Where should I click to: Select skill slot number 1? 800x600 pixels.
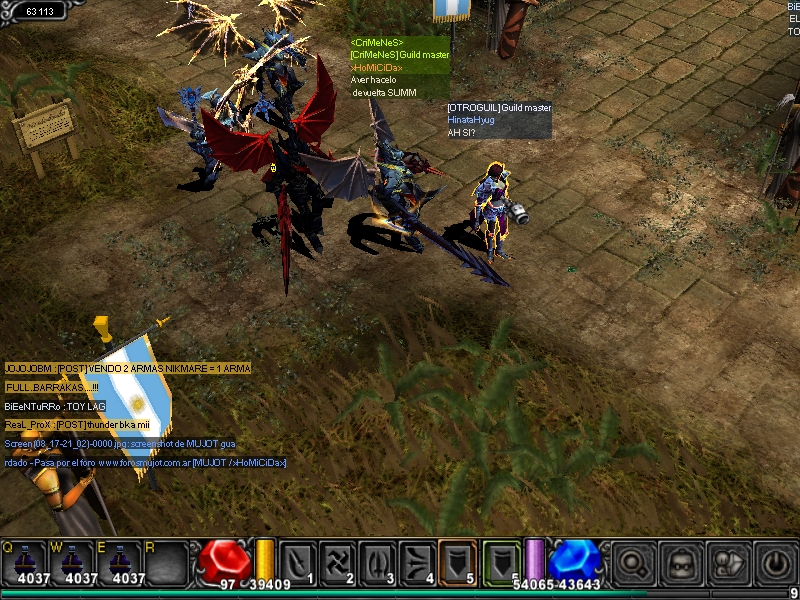(298, 563)
